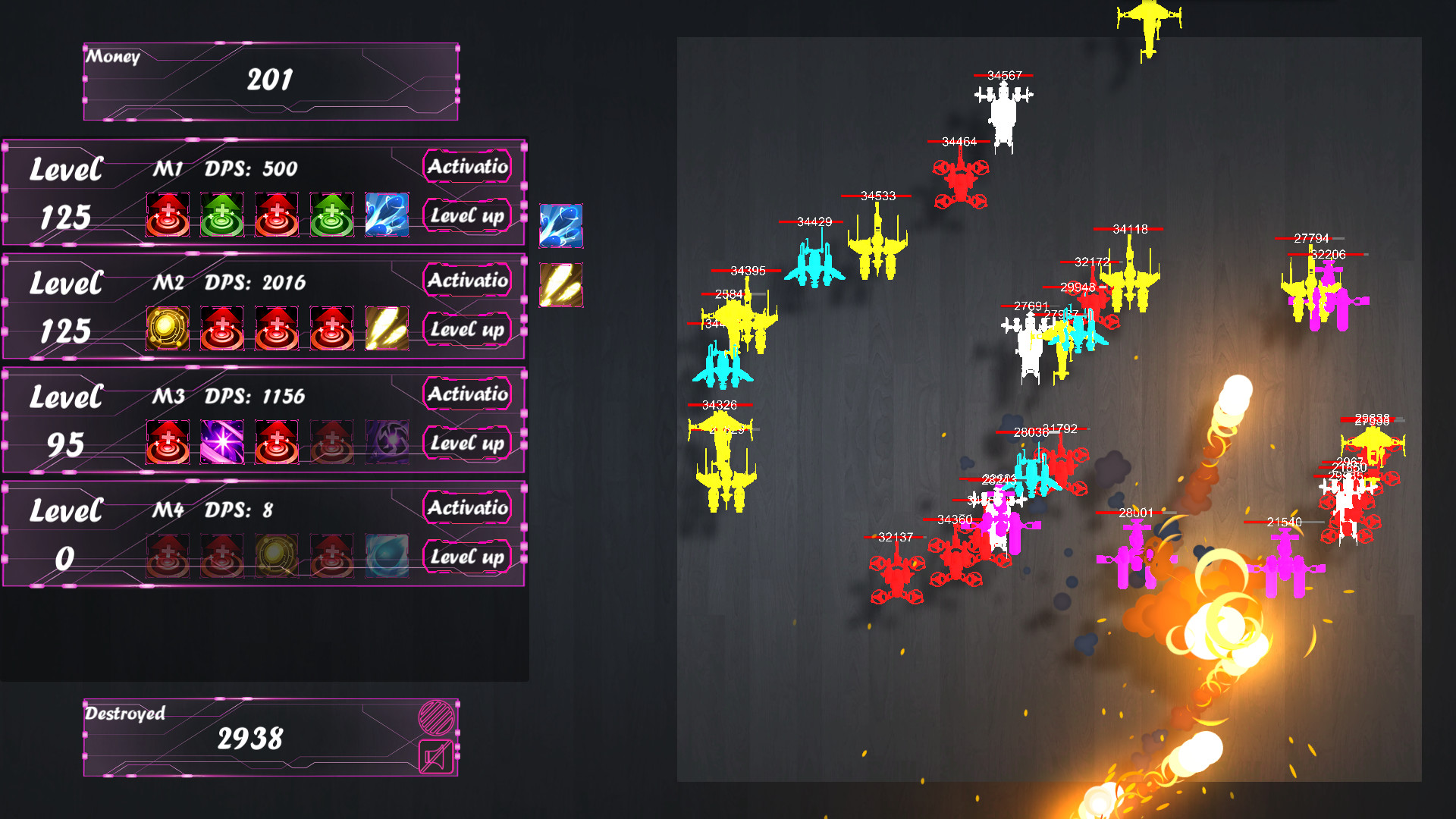The image size is (1456, 819).
Task: Select the dimmed golden orb upgrade in M4
Action: coord(277,556)
